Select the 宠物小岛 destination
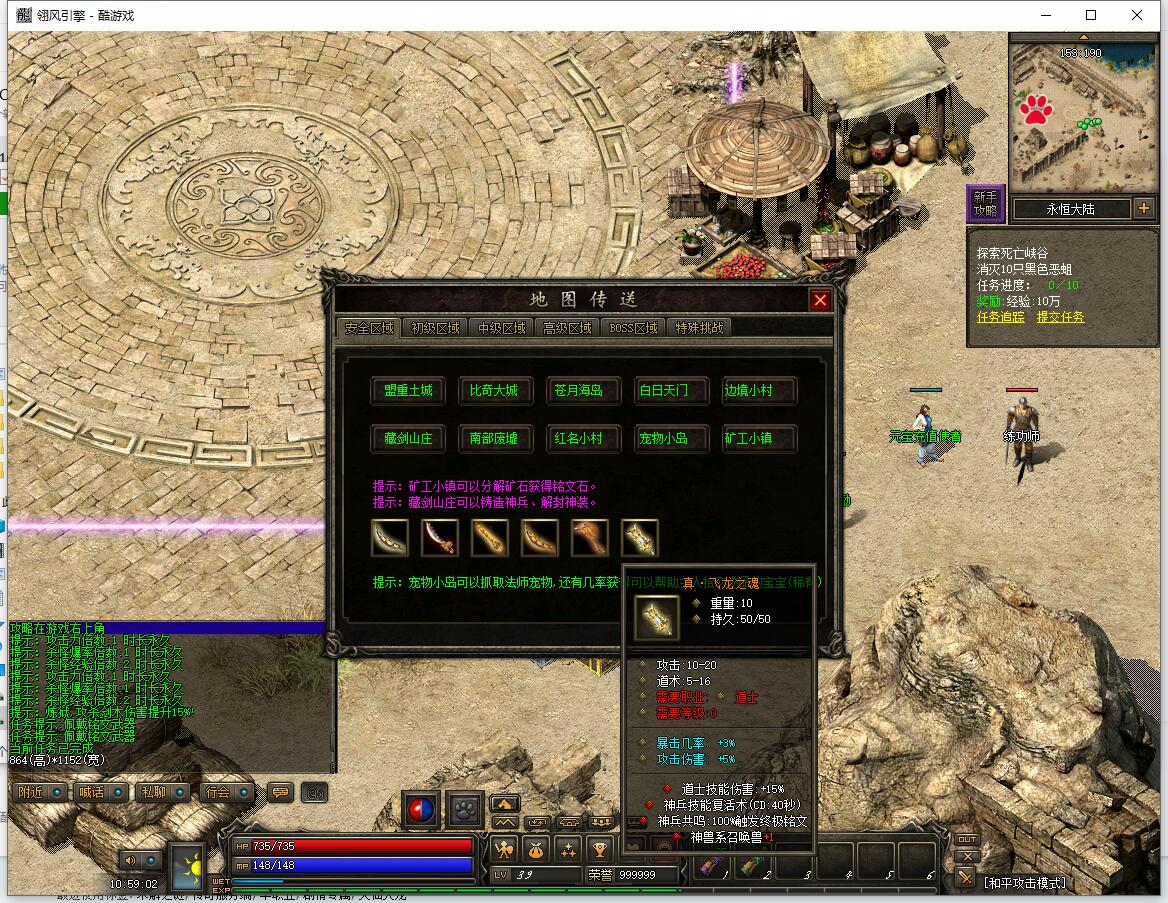 tap(664, 438)
